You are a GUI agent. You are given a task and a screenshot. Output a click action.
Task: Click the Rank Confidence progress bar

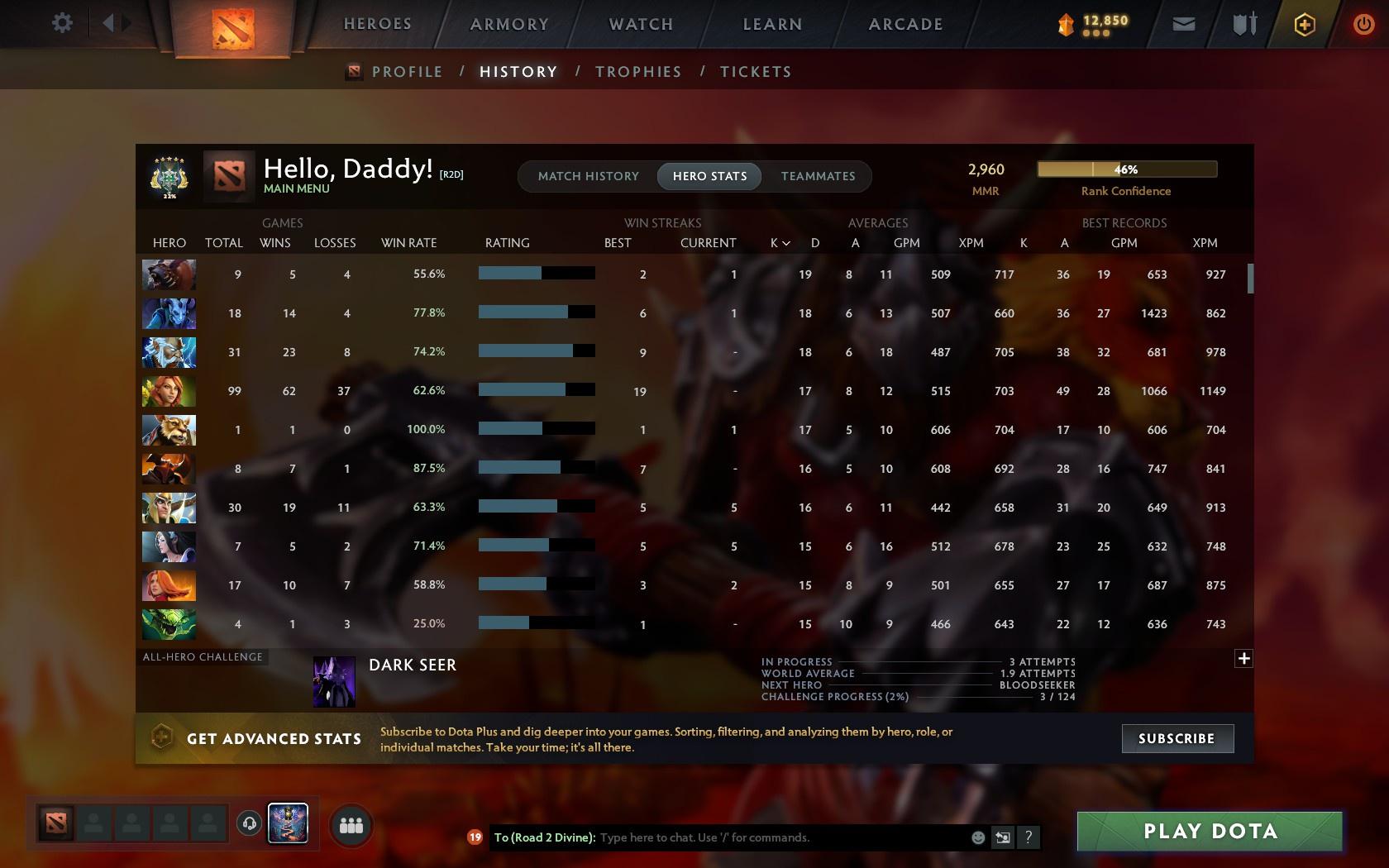click(x=1126, y=169)
